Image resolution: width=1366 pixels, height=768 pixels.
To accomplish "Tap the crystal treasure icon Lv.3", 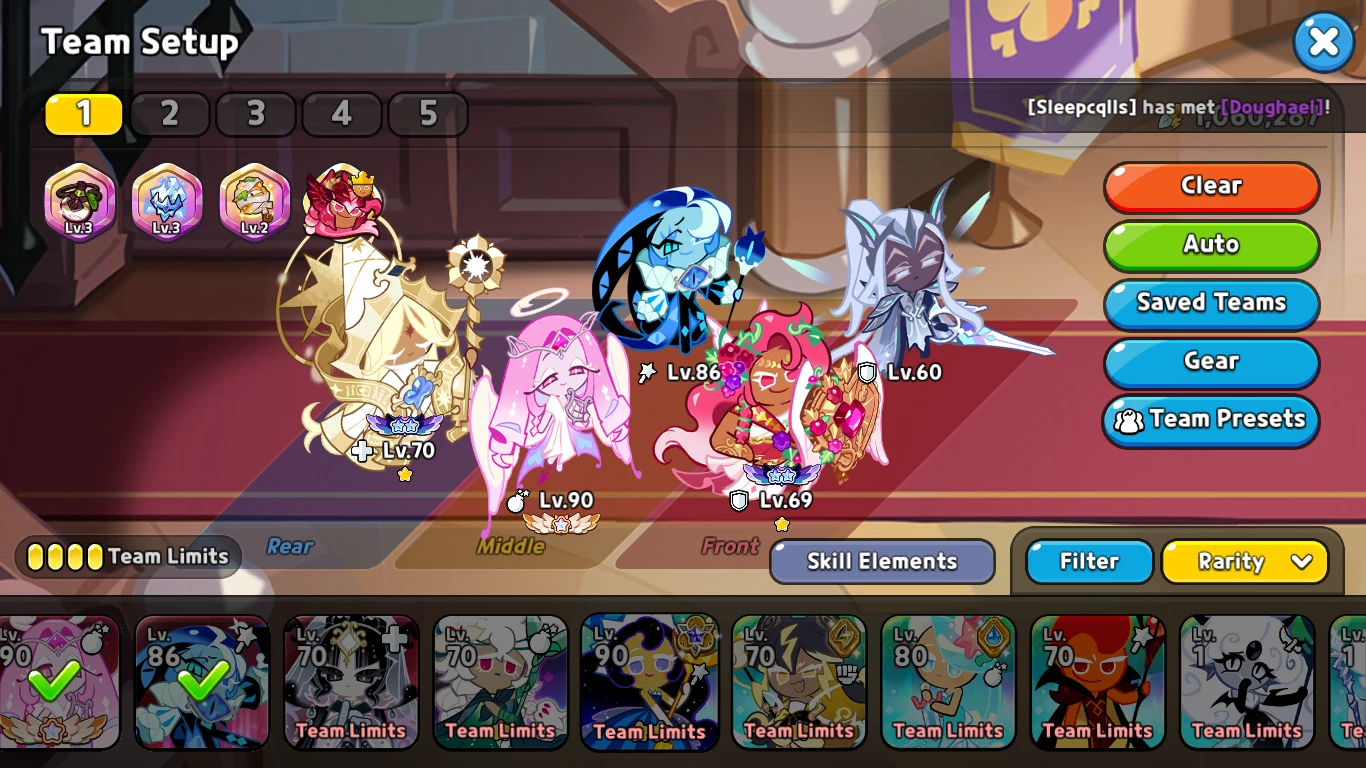I will tap(166, 203).
